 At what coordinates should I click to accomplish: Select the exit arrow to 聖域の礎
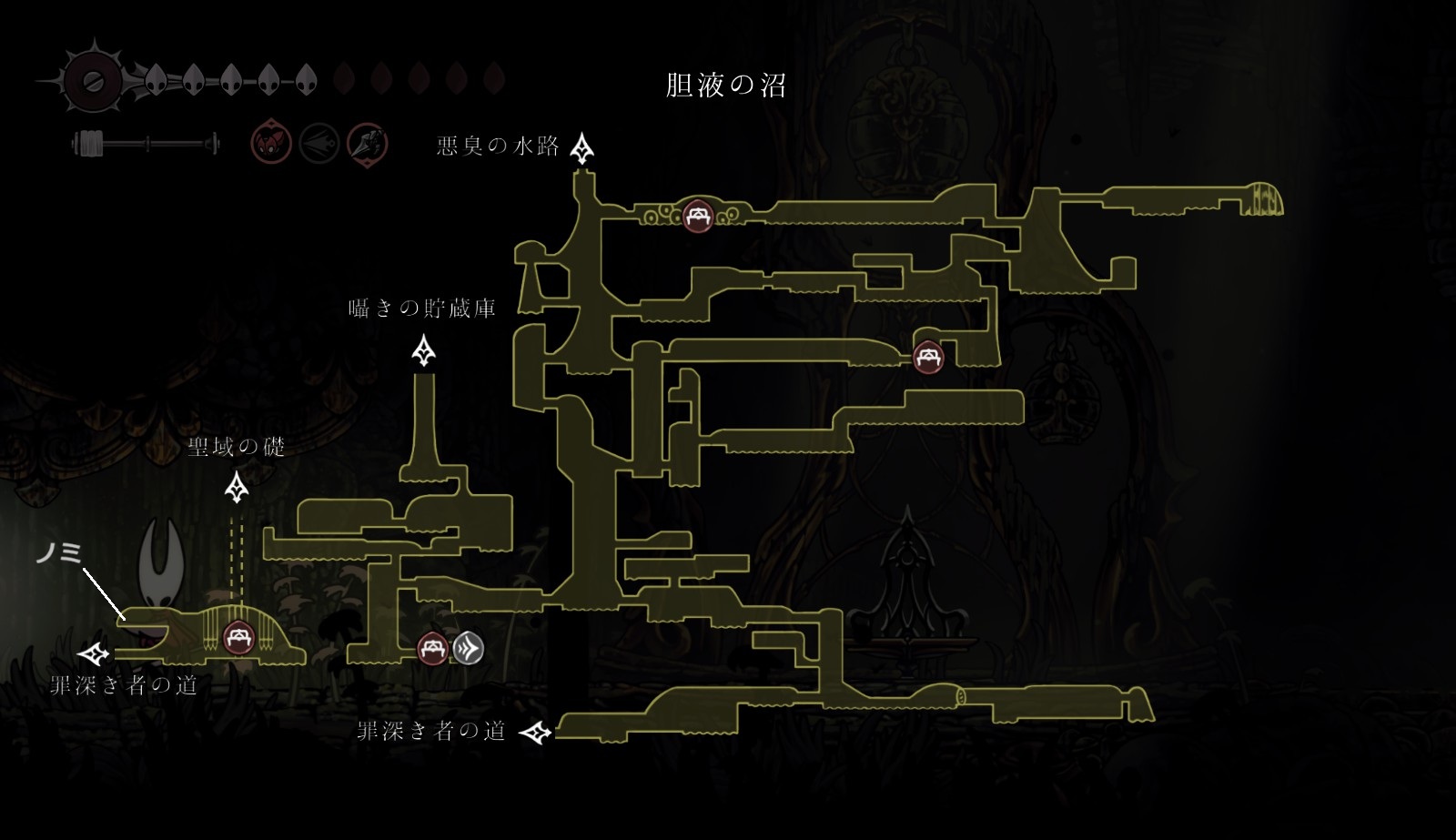238,489
